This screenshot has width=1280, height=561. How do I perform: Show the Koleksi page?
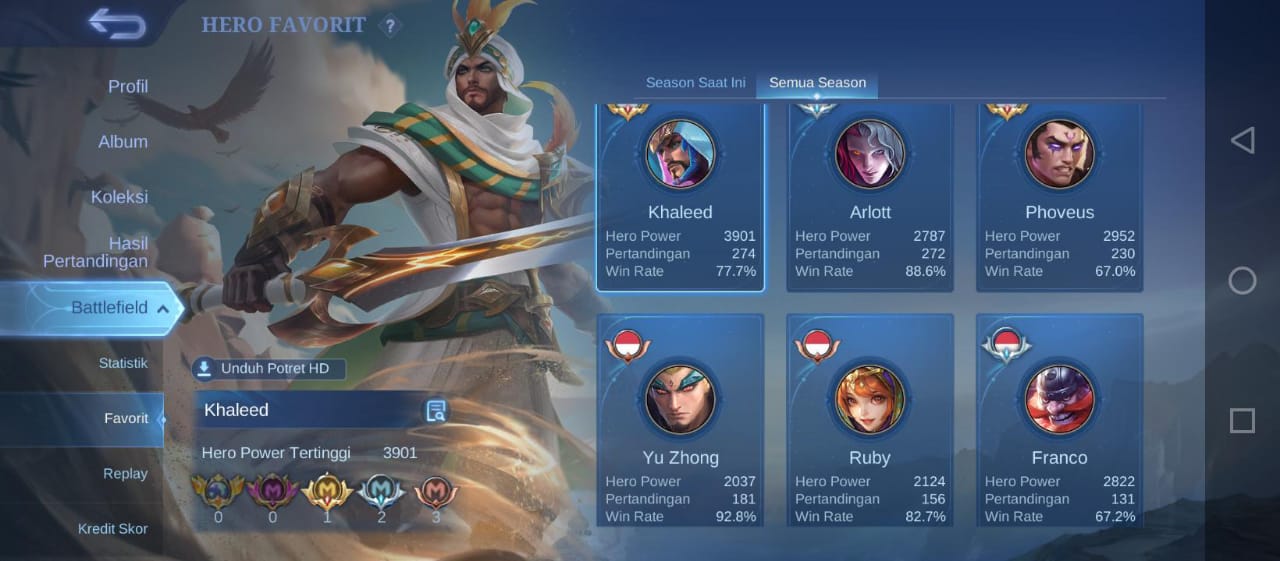coord(119,197)
